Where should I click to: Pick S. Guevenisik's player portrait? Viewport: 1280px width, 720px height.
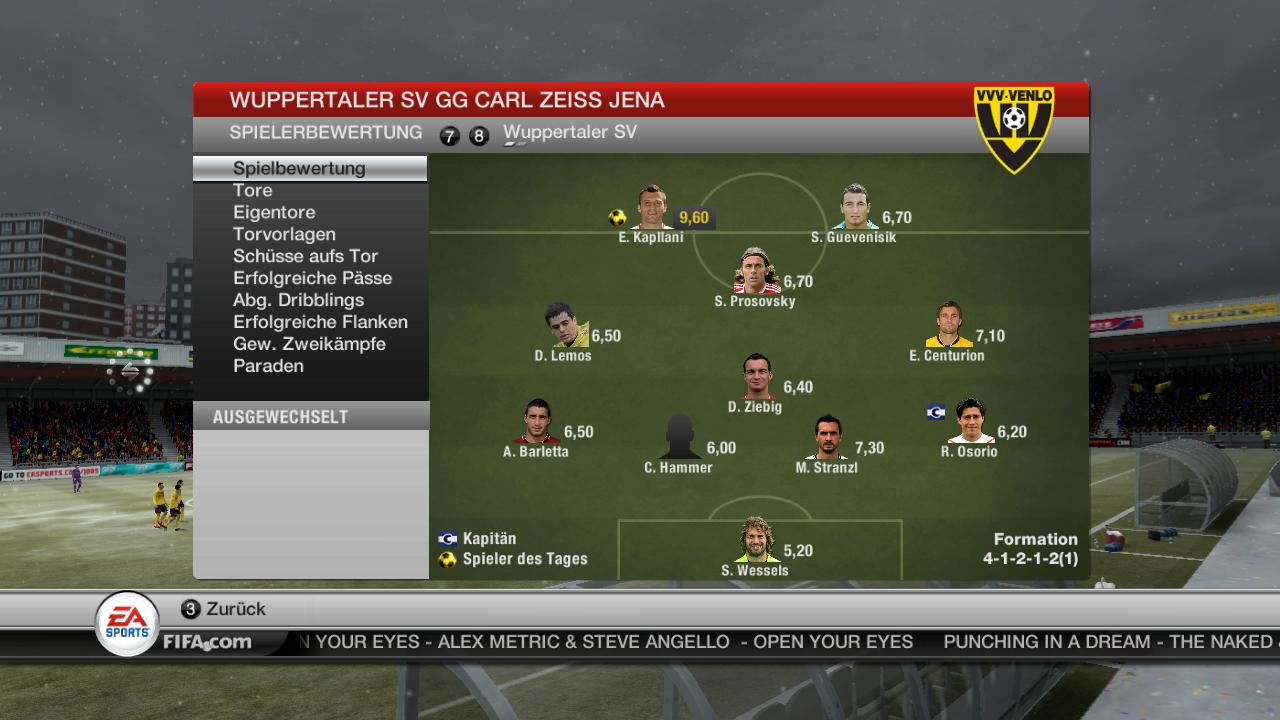pos(855,208)
